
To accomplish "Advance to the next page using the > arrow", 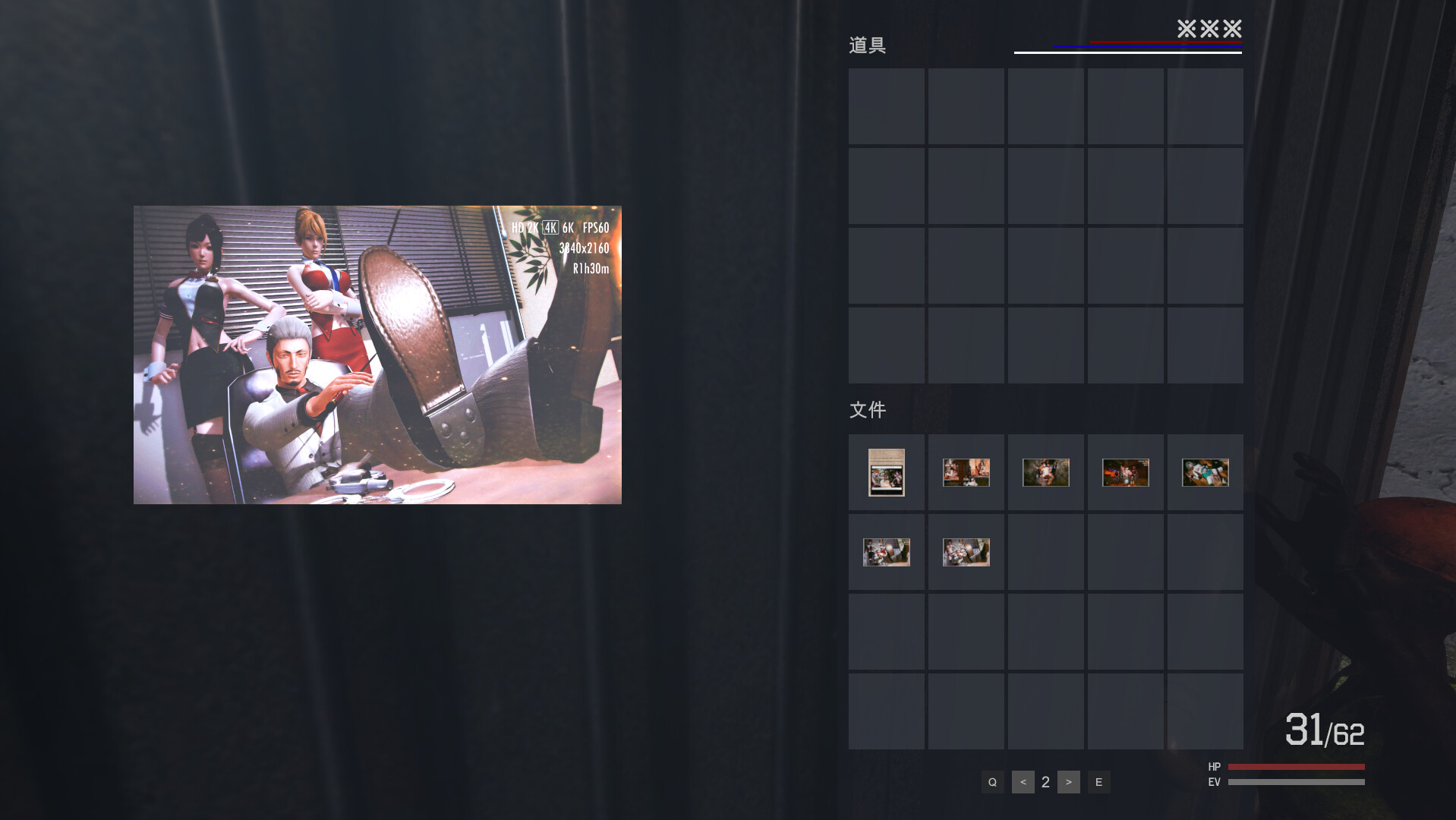I will (x=1068, y=781).
